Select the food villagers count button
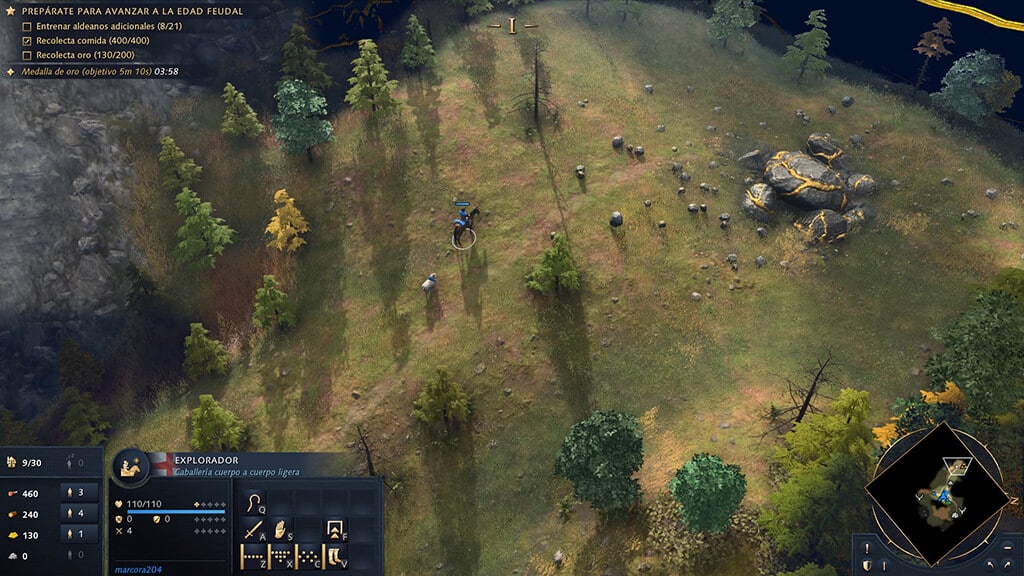The width and height of the screenshot is (1024, 576). tap(80, 492)
